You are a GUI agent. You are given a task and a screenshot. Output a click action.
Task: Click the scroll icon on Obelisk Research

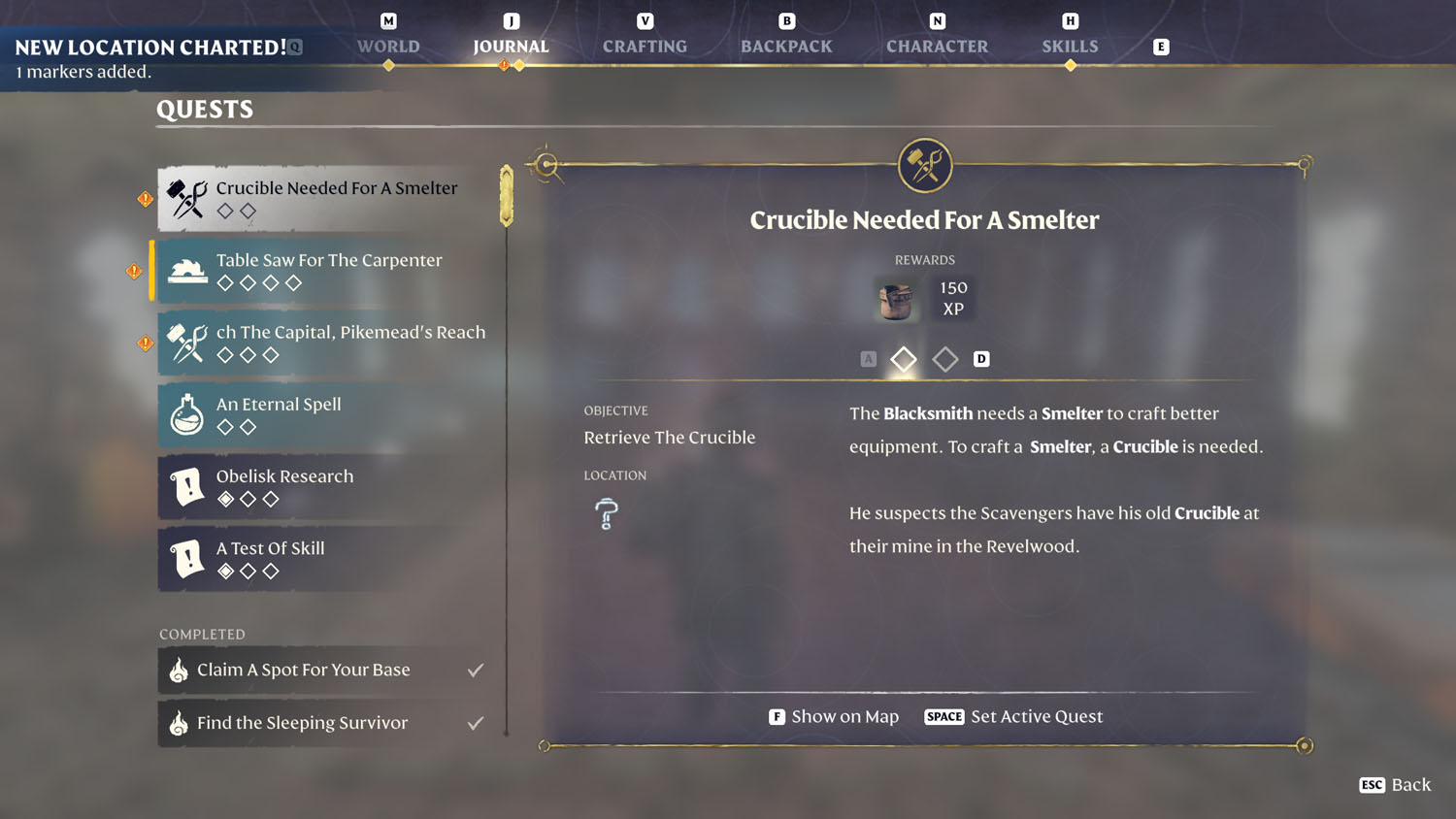(185, 486)
